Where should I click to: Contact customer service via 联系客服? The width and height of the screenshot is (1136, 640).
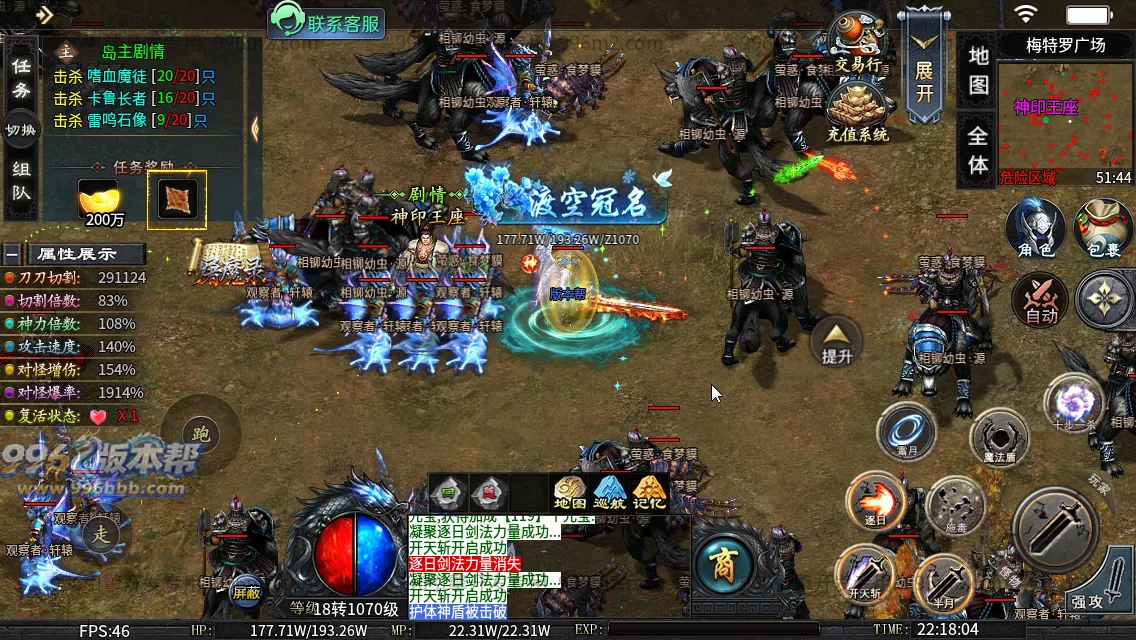pyautogui.click(x=326, y=22)
